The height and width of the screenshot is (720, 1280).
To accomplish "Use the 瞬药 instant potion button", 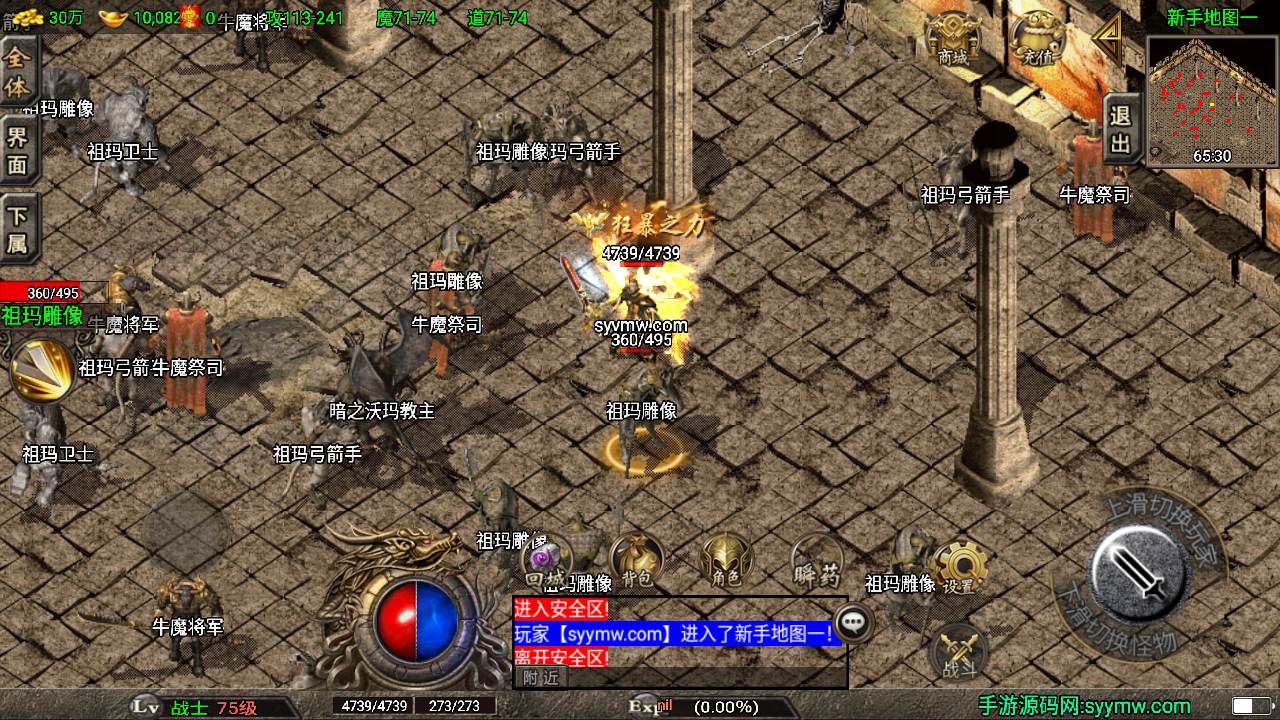I will click(817, 561).
